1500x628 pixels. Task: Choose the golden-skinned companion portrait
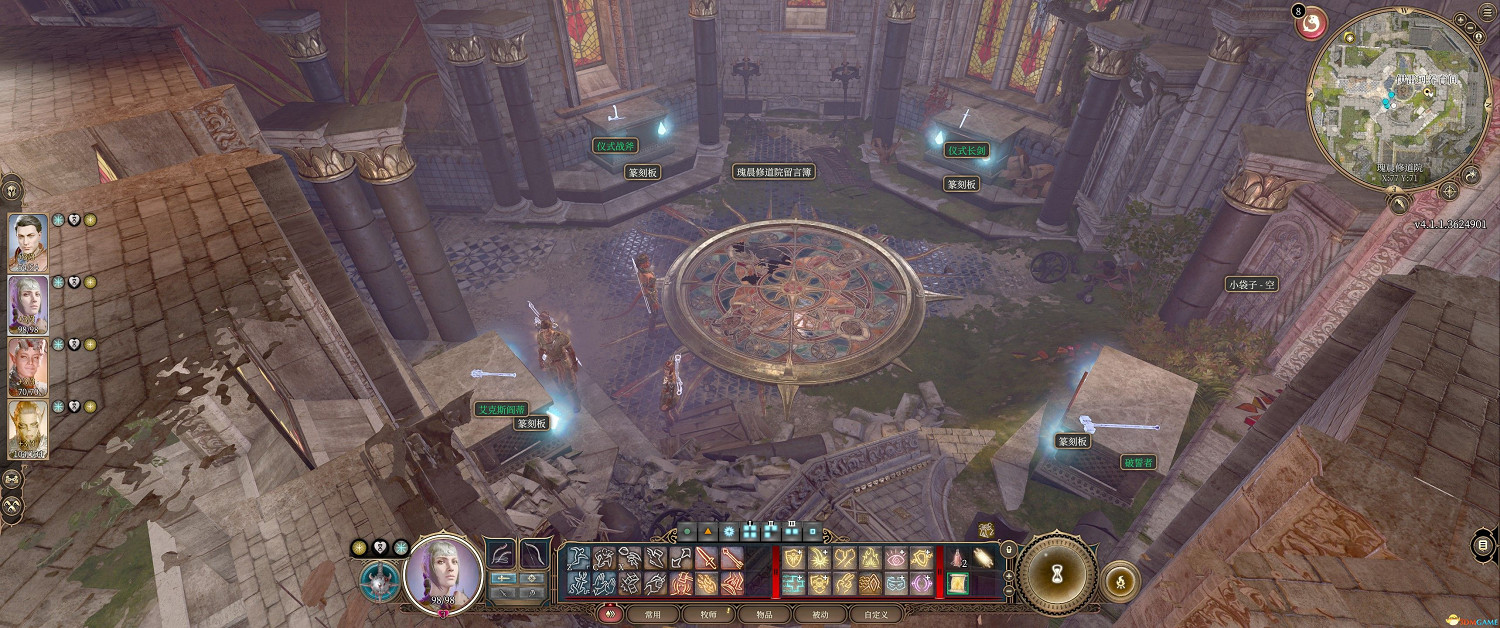point(28,428)
